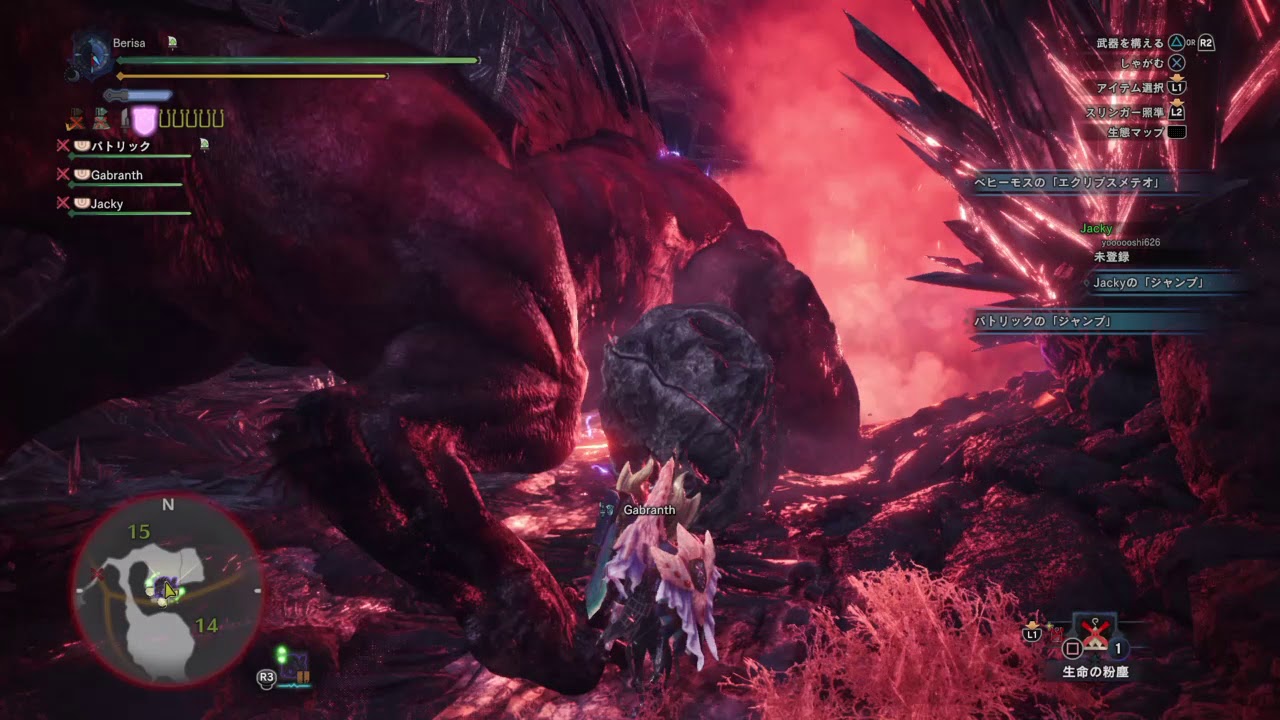Click the pink glowing status buff icon
This screenshot has height=720, width=1280.
[x=144, y=121]
